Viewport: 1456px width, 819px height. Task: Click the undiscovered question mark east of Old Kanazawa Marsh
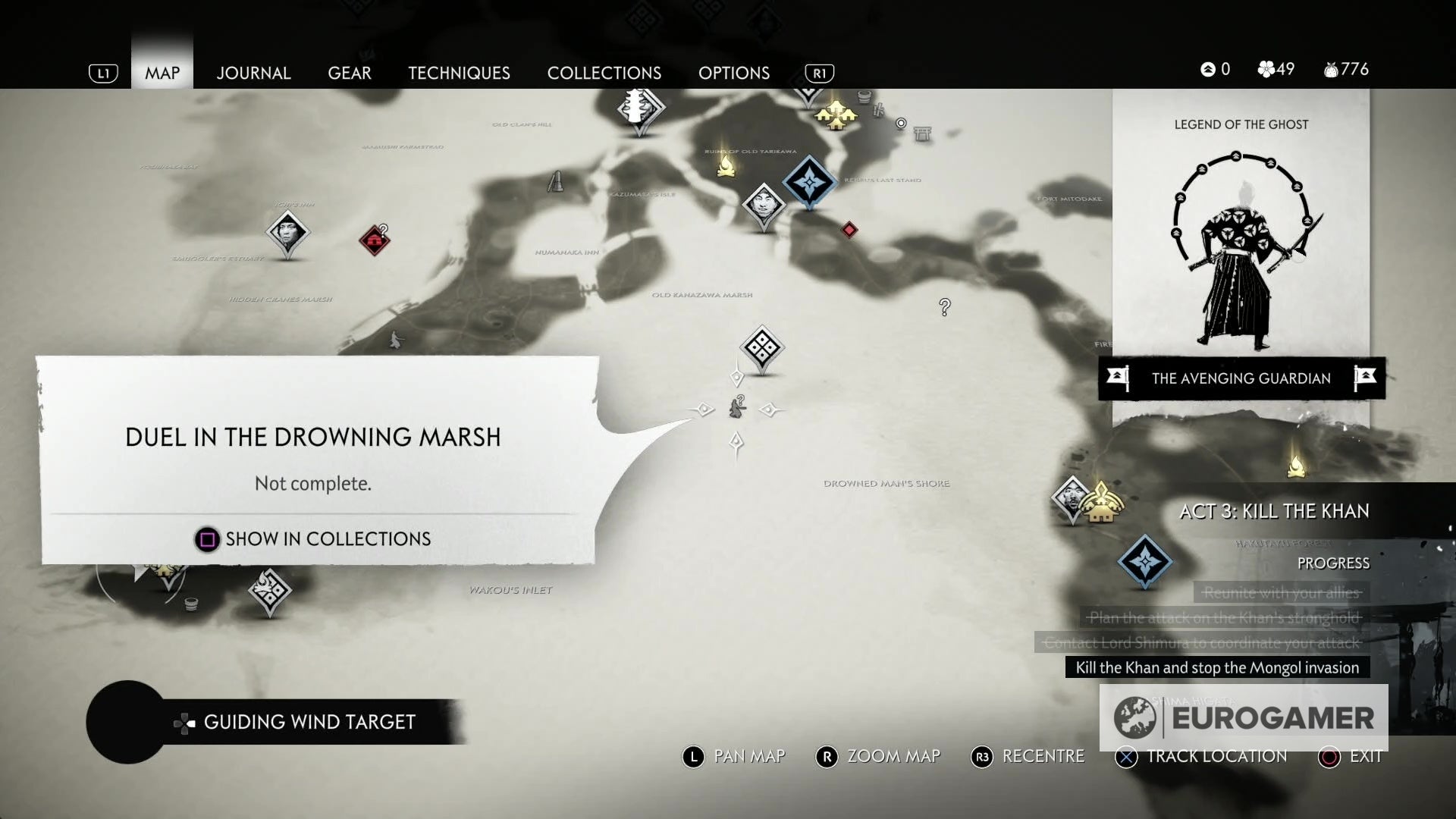point(945,307)
